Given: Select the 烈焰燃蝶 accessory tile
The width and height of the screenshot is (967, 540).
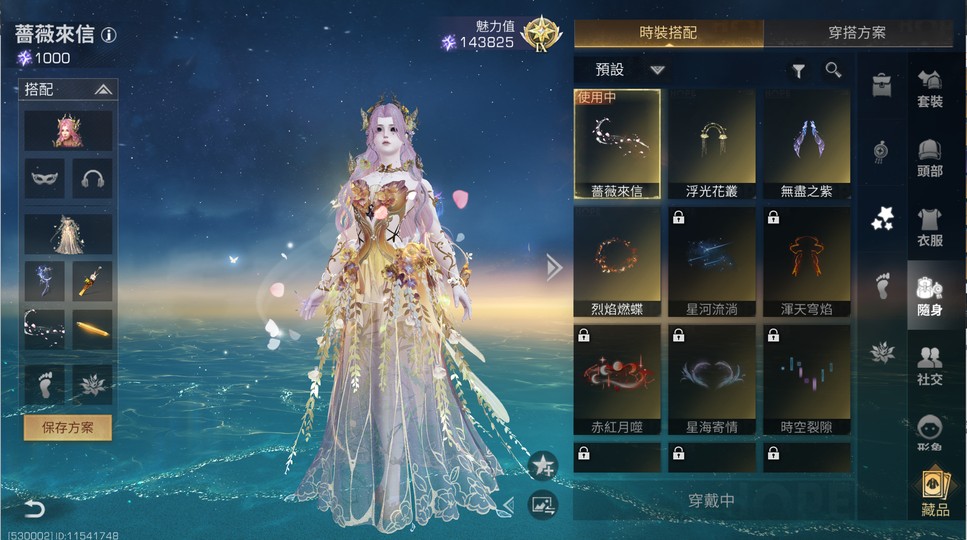Looking at the screenshot, I should (x=617, y=262).
